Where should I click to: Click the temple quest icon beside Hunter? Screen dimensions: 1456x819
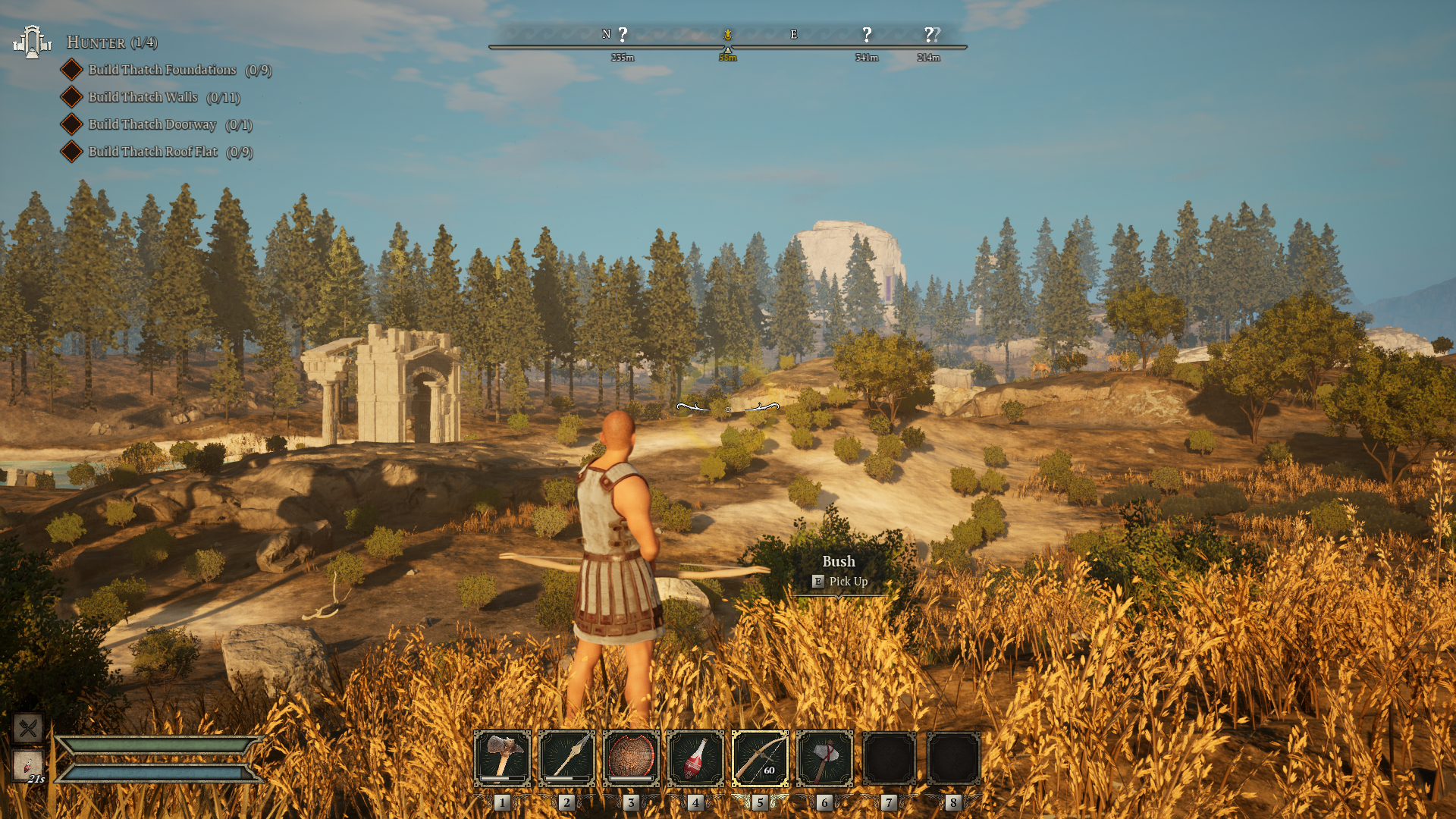coord(32,42)
